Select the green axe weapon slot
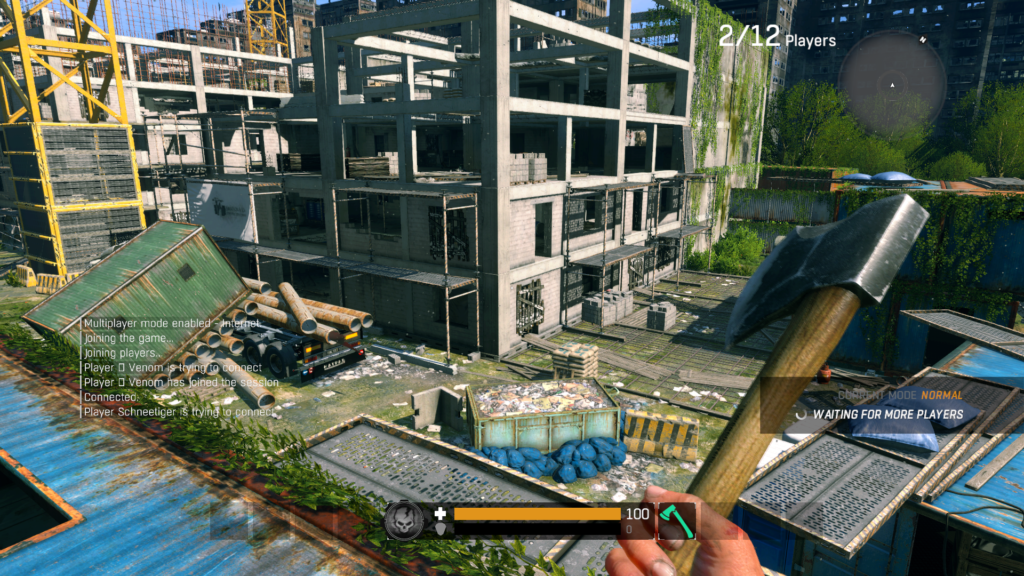This screenshot has height=576, width=1024. click(676, 521)
